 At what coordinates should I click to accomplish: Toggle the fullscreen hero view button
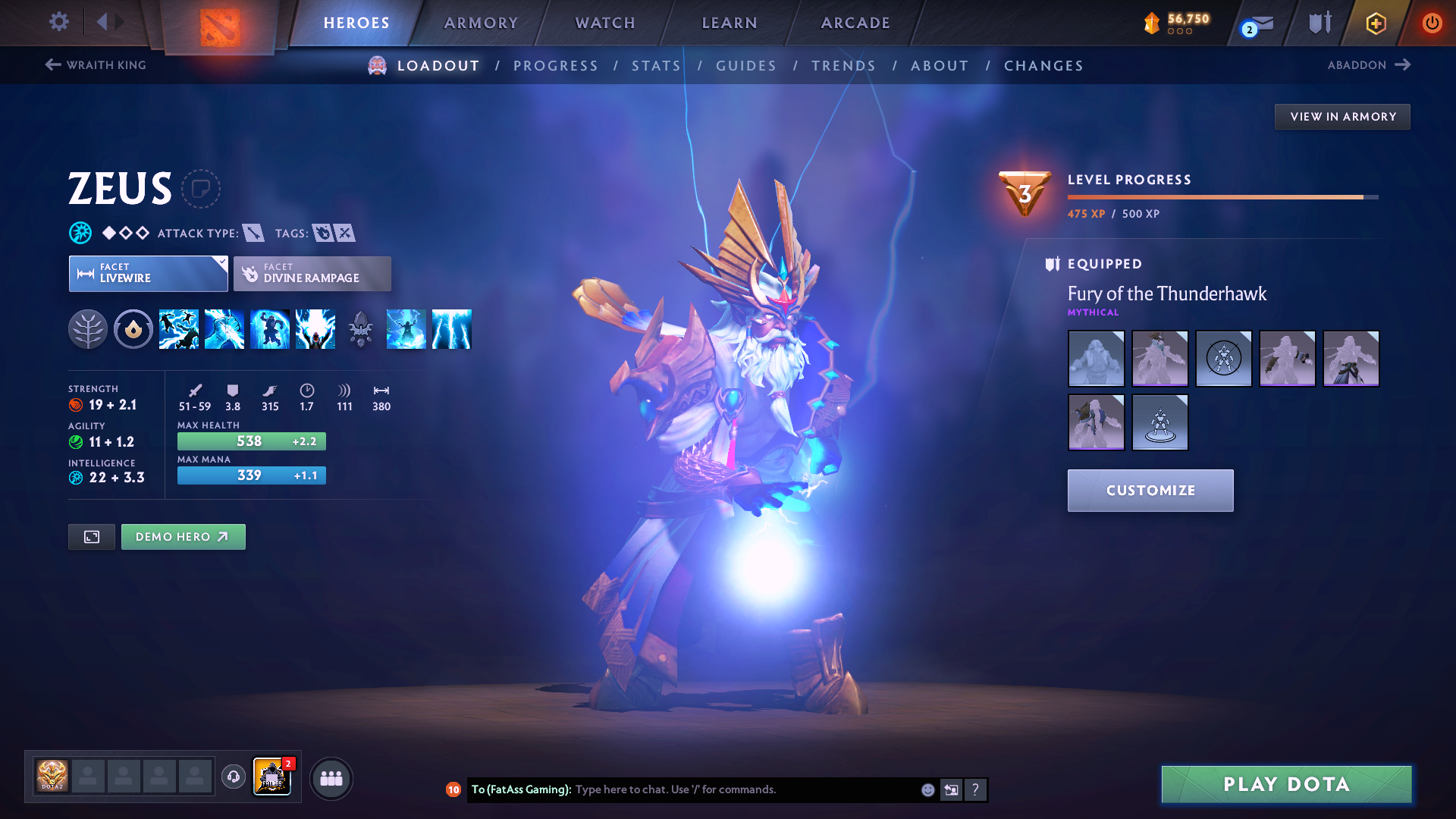pos(92,537)
